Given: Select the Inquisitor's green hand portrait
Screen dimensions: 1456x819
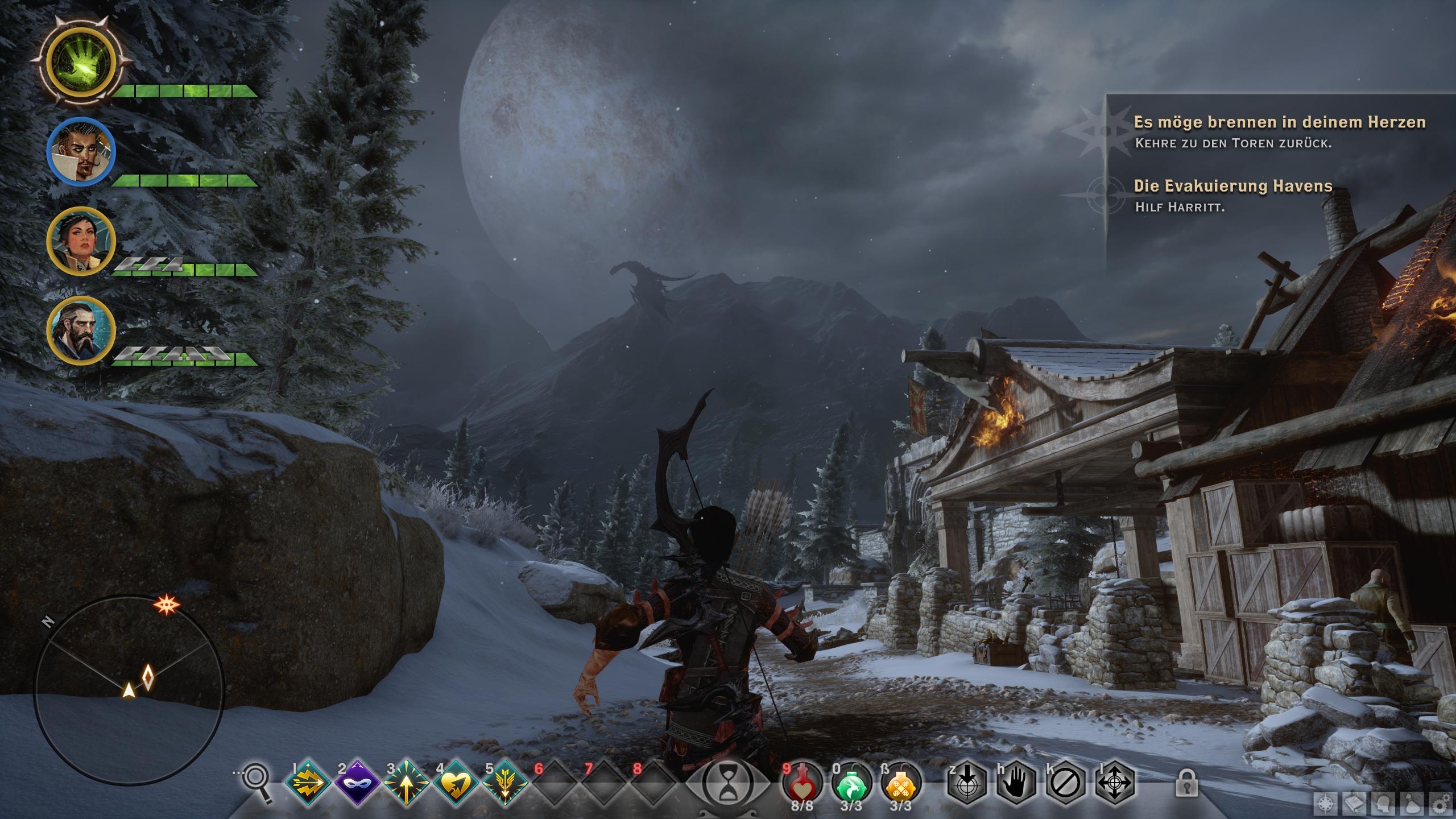Looking at the screenshot, I should (x=81, y=61).
